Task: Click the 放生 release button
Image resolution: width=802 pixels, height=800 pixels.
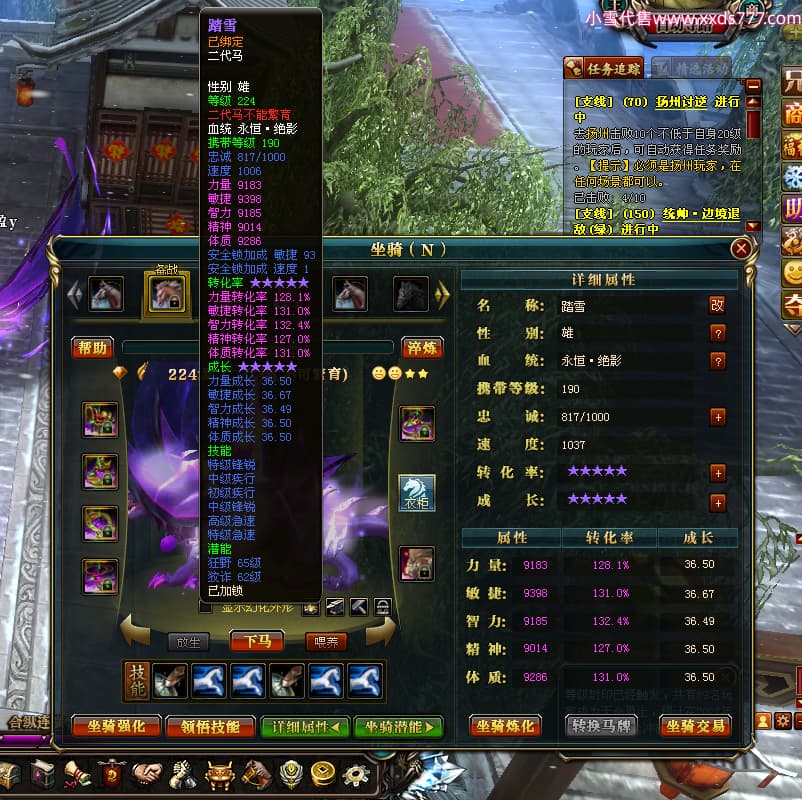Action: tap(187, 641)
